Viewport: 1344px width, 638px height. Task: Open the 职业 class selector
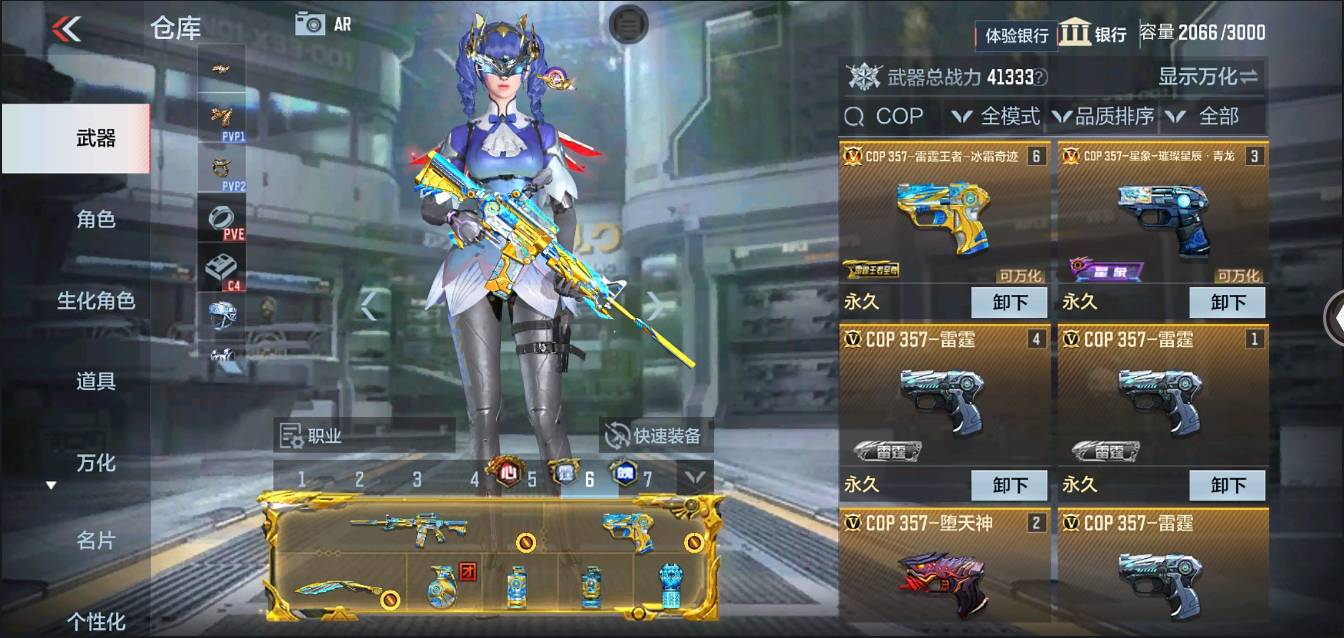click(313, 435)
